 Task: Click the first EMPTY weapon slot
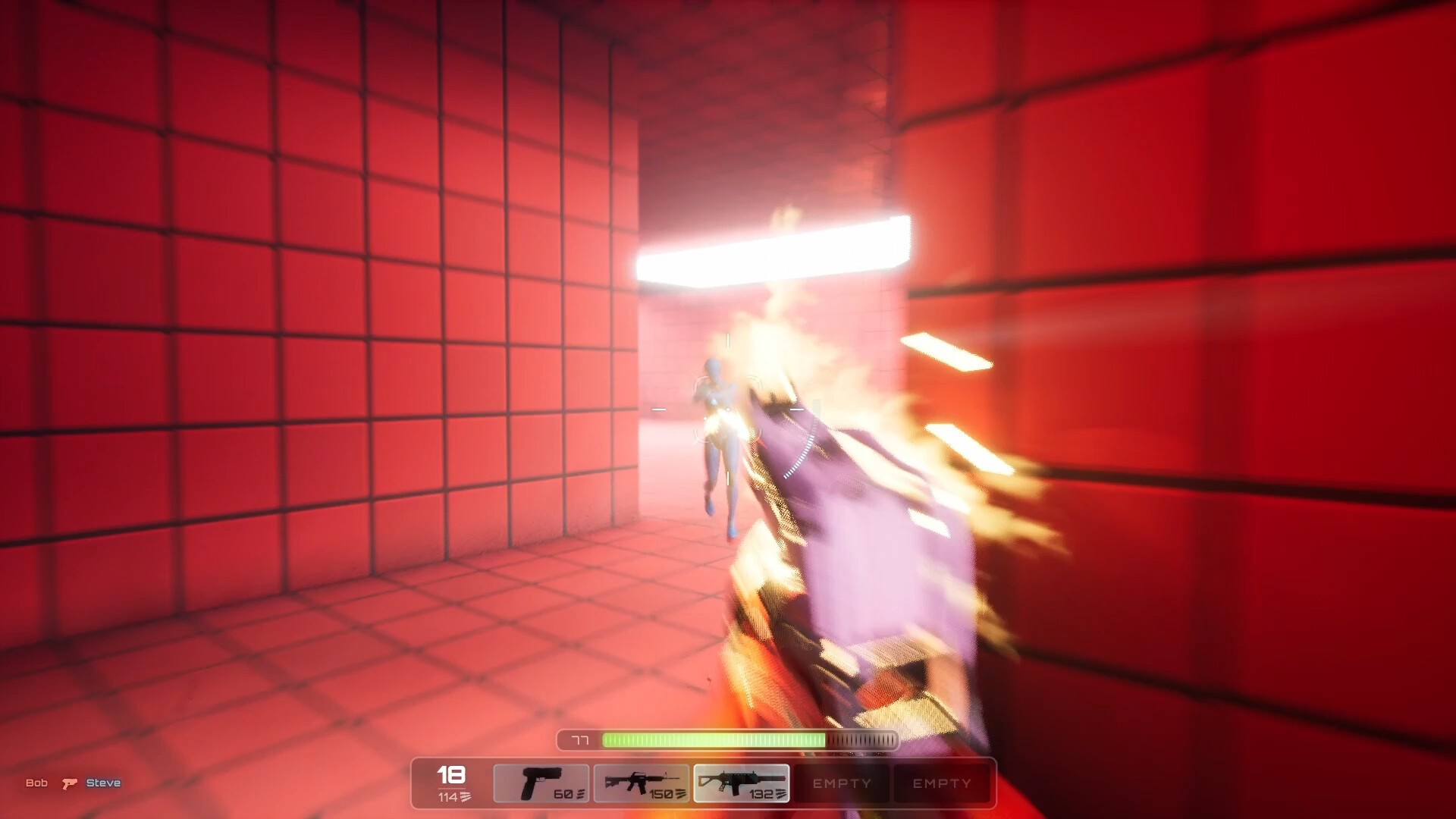tap(842, 783)
